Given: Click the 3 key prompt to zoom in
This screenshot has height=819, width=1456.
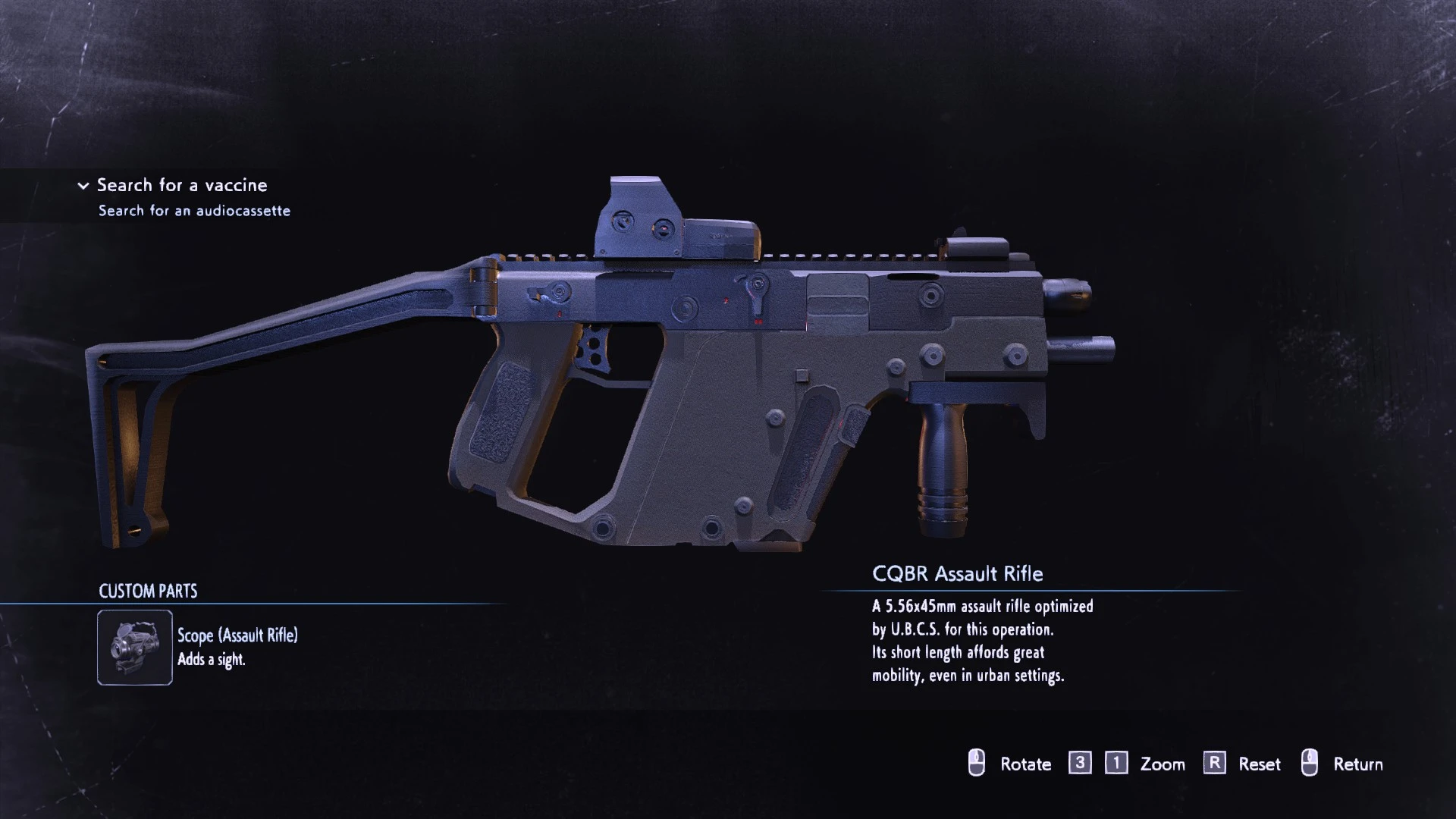Looking at the screenshot, I should pos(1080,764).
